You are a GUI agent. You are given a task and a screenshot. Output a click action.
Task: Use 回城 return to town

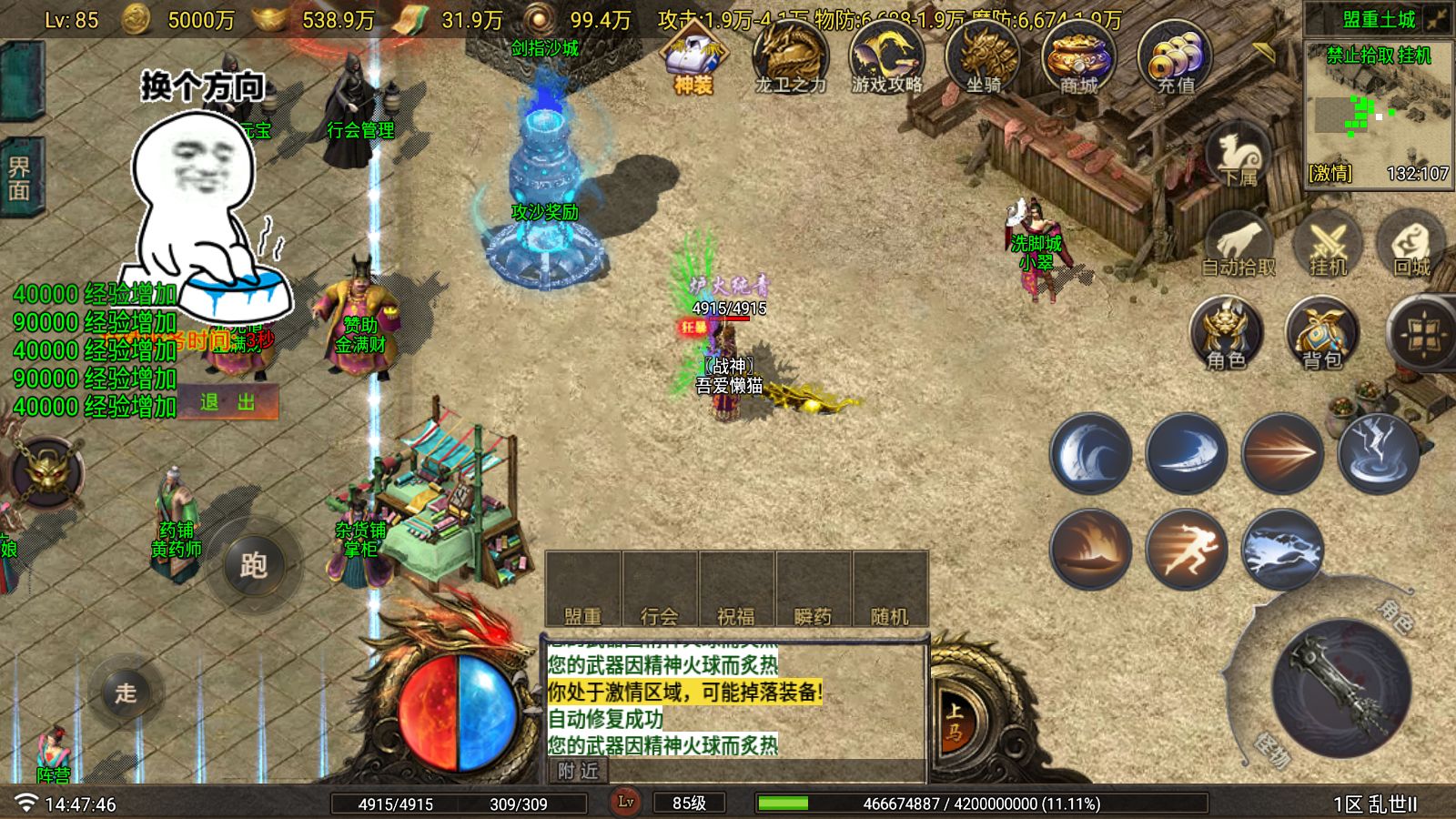[1411, 246]
